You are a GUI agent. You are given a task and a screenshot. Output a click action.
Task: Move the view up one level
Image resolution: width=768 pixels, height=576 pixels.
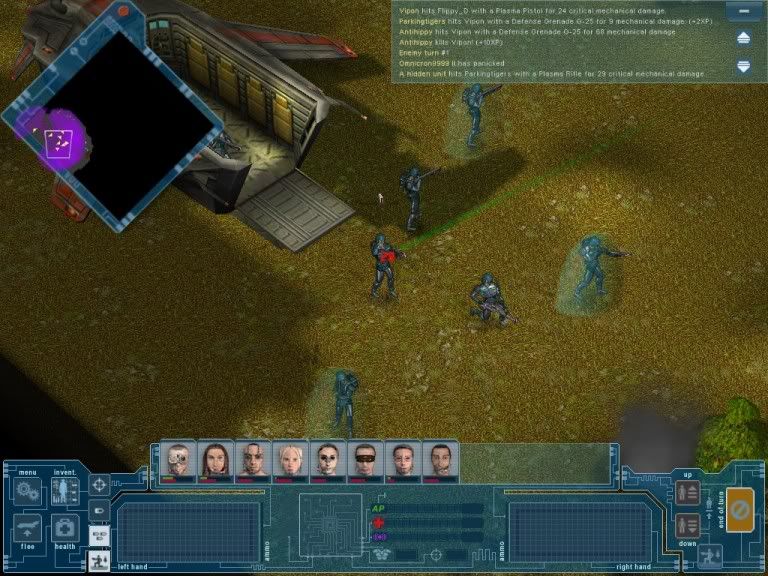pyautogui.click(x=688, y=492)
